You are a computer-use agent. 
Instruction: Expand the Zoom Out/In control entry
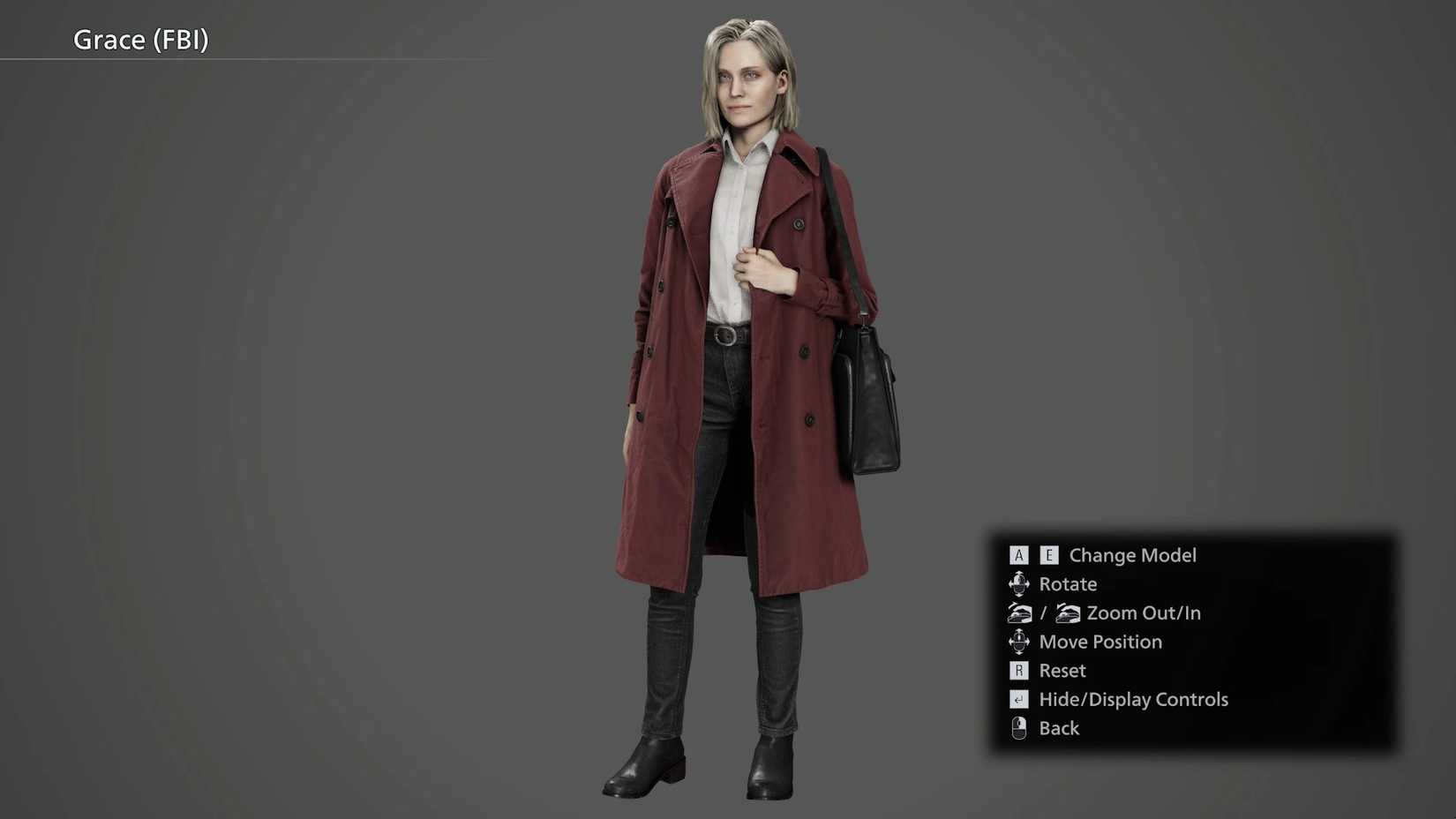[x=1143, y=612]
